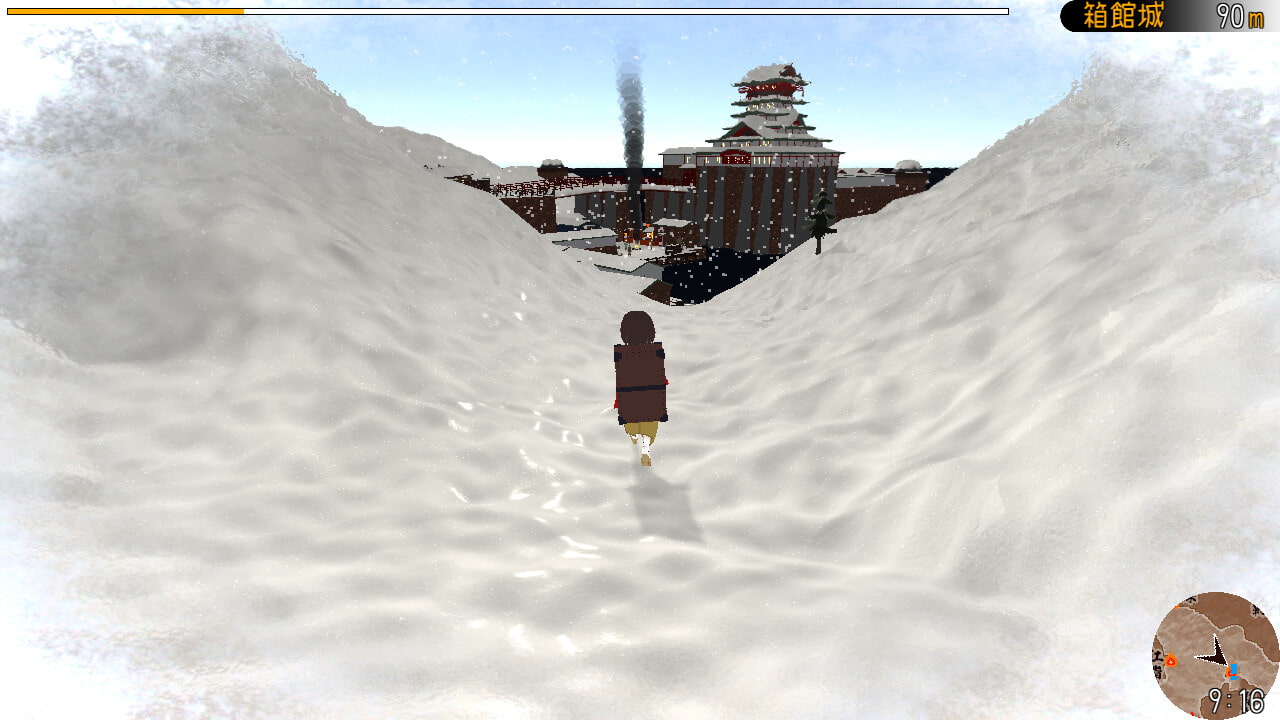This screenshot has height=720, width=1280.
Task: Select the blue flag marker on minimap
Action: [x=1234, y=669]
